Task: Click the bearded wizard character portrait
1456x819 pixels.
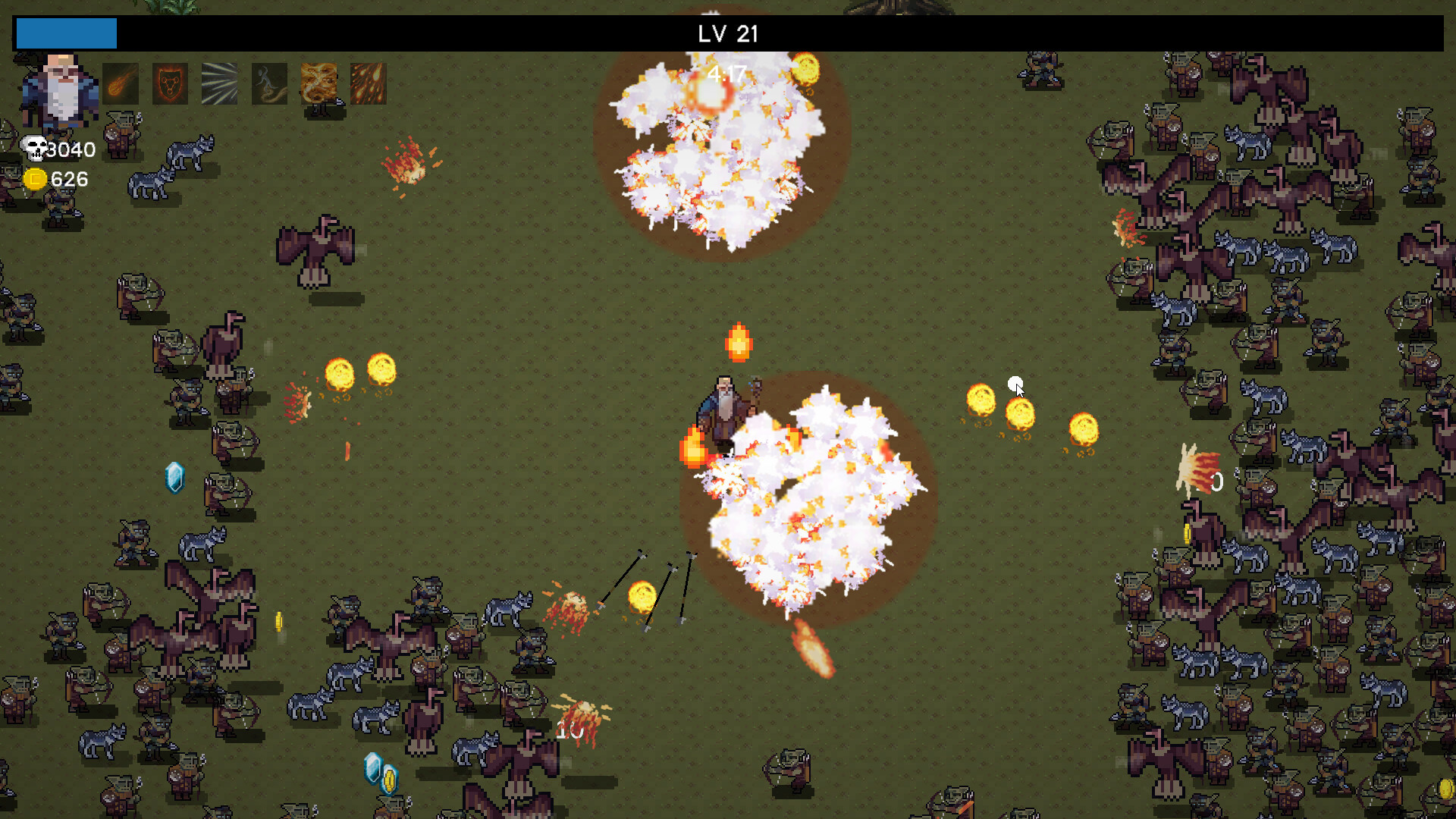Action: point(59,89)
